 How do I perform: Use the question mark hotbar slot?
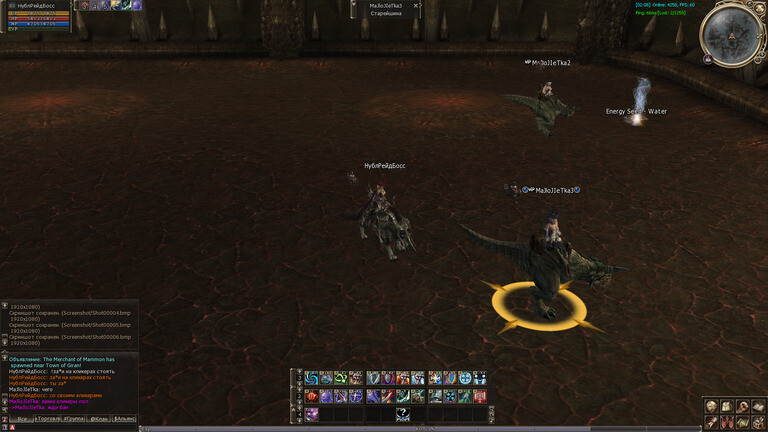[403, 413]
